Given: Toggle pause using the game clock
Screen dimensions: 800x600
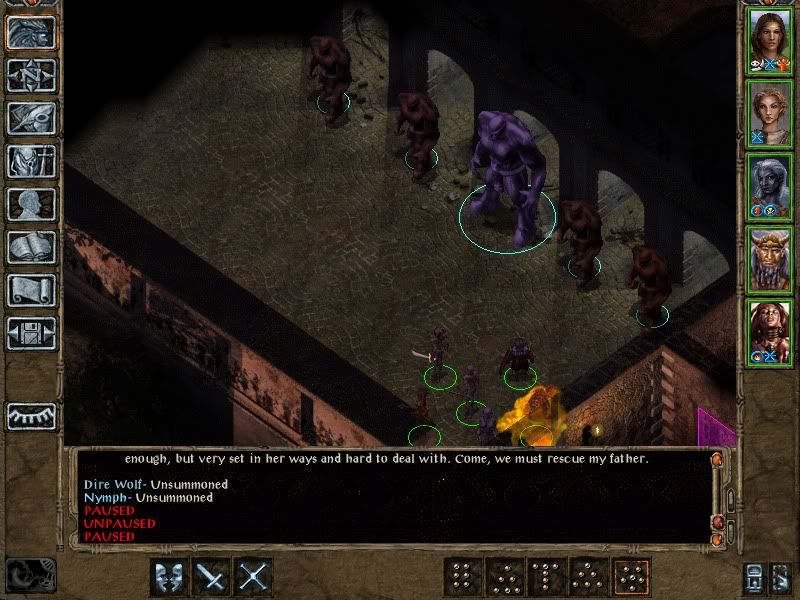Looking at the screenshot, I should 28,574.
